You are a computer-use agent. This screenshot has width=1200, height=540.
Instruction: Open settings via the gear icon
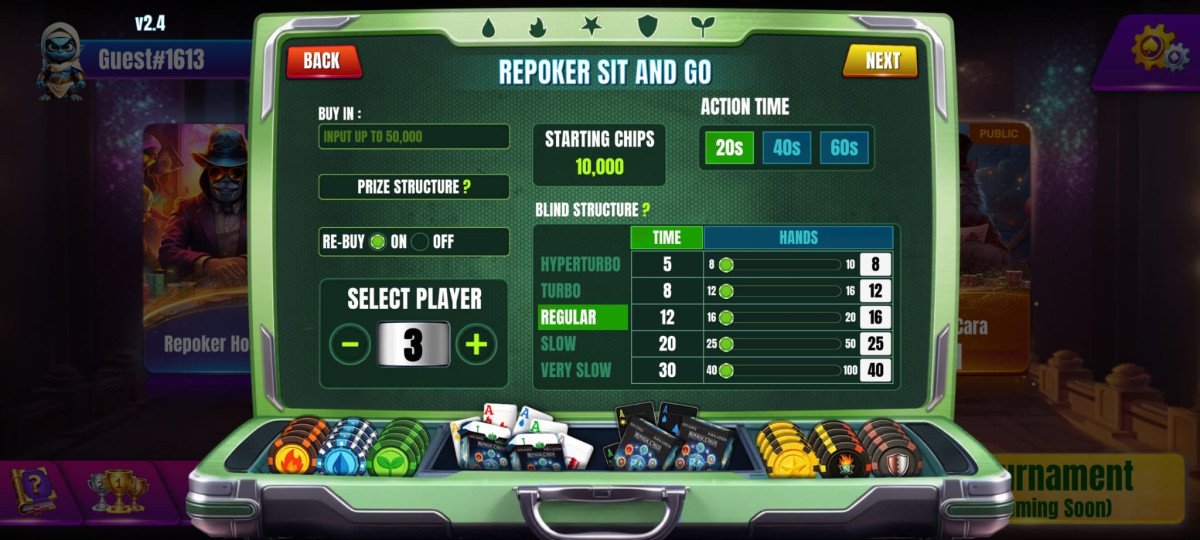(x=1158, y=48)
